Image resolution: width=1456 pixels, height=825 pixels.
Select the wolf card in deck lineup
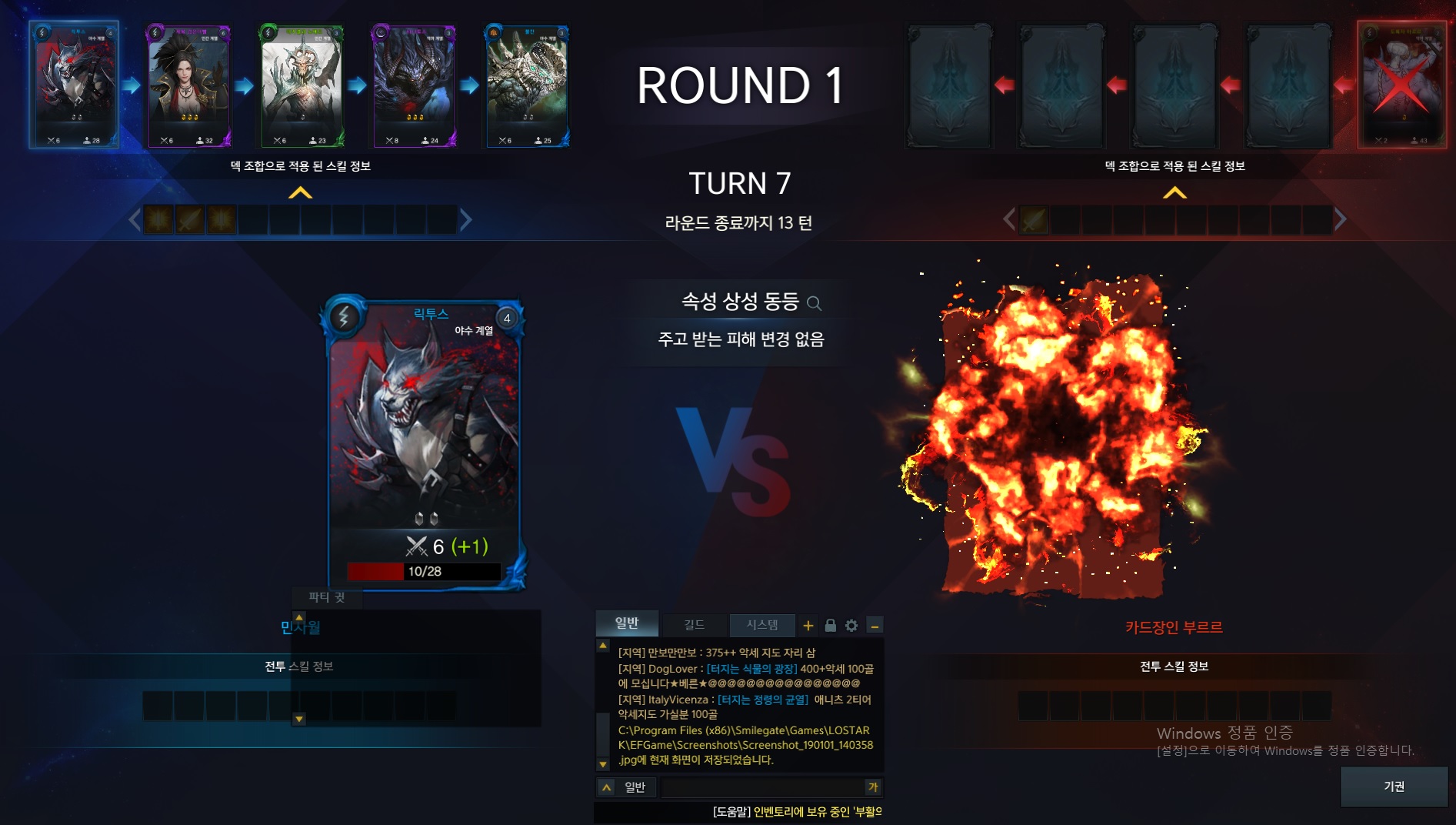[74, 85]
